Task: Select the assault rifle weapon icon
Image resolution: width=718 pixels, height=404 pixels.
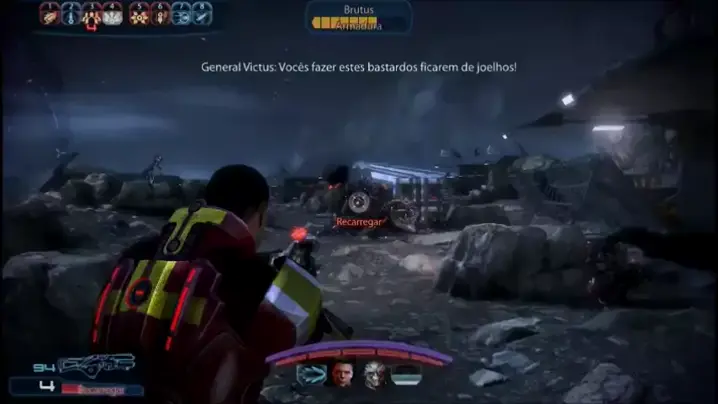Action: (98, 365)
